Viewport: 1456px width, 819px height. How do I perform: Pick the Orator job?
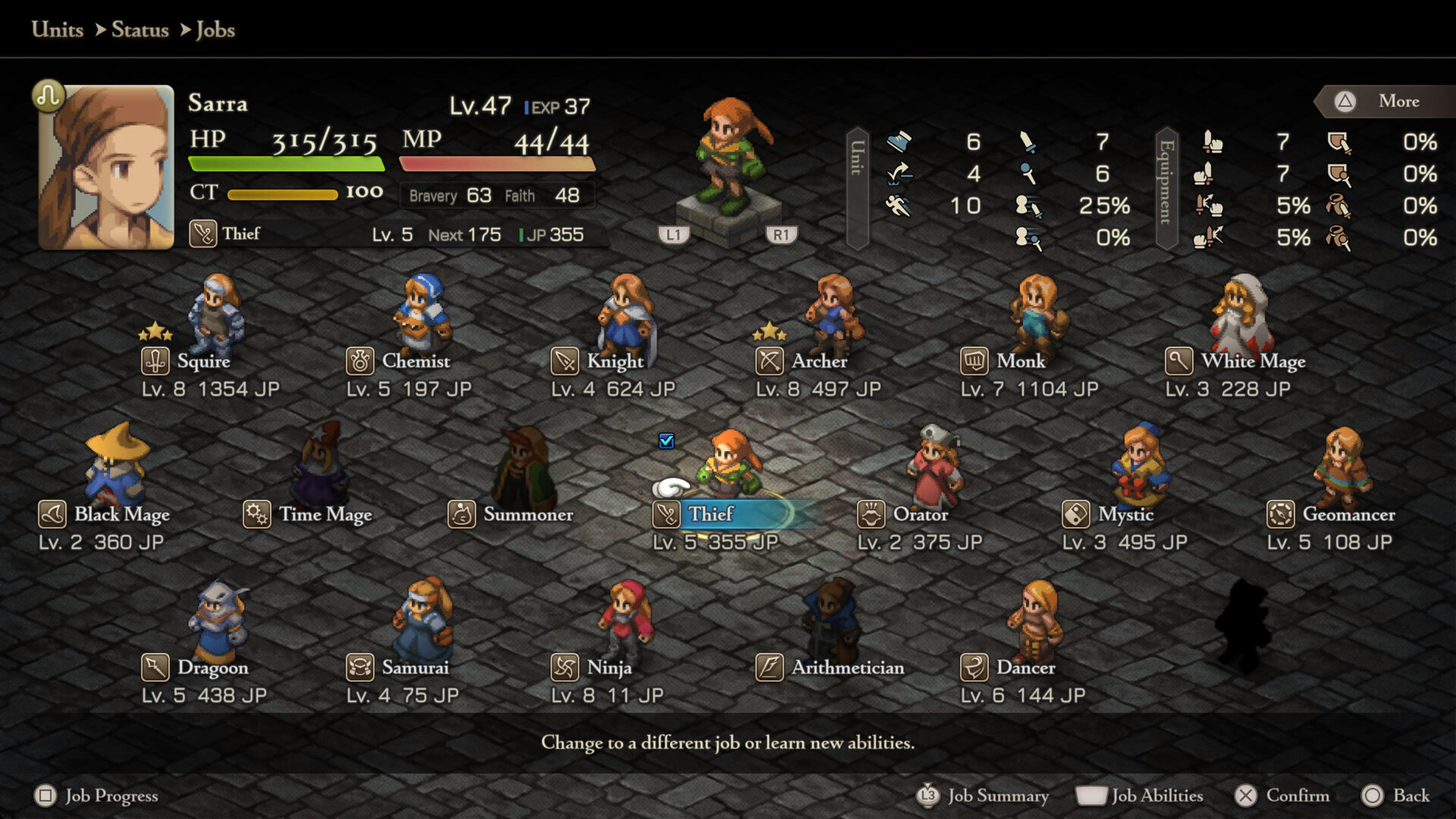[x=920, y=514]
